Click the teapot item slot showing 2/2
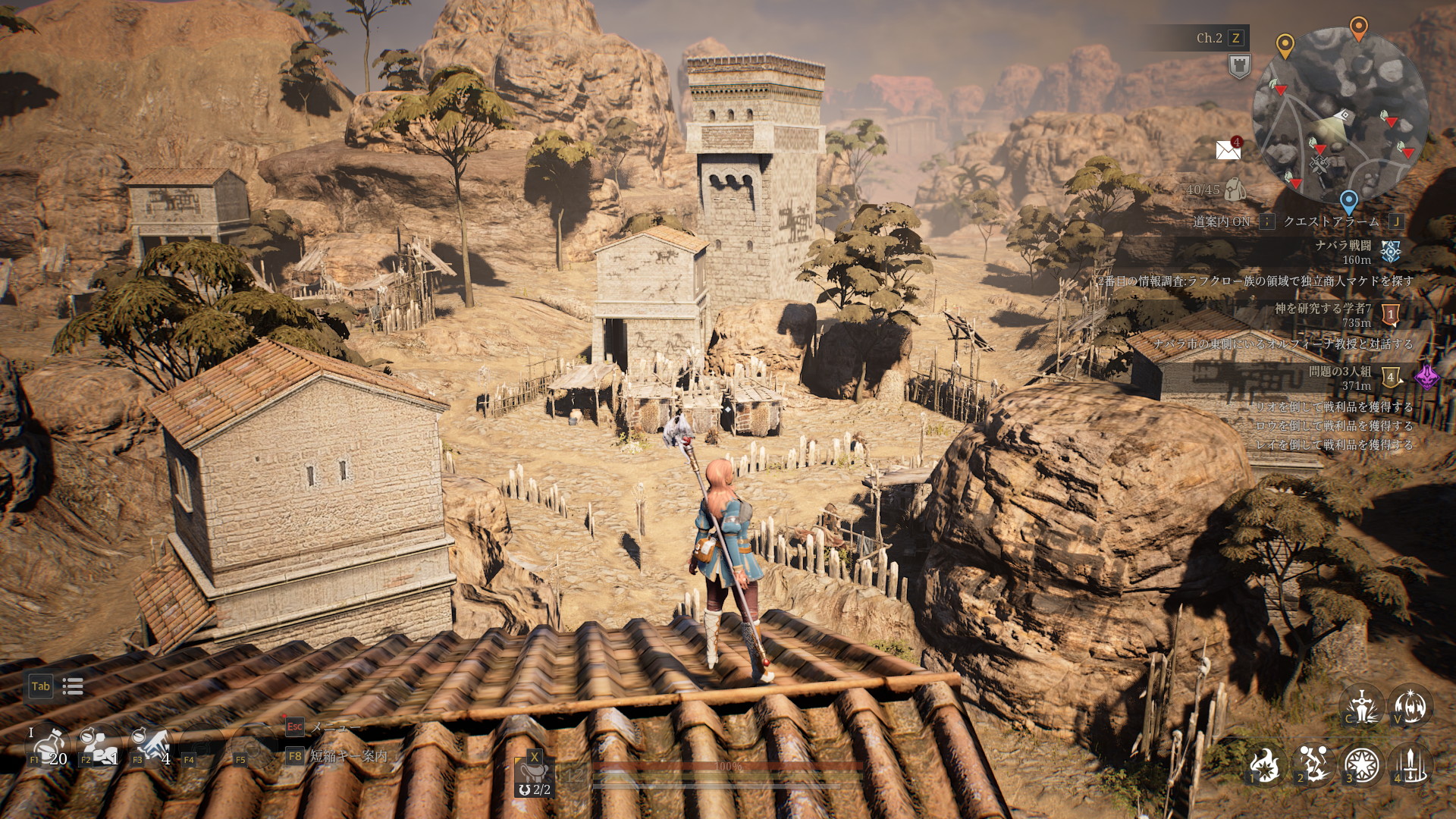1456x819 pixels. click(x=534, y=775)
